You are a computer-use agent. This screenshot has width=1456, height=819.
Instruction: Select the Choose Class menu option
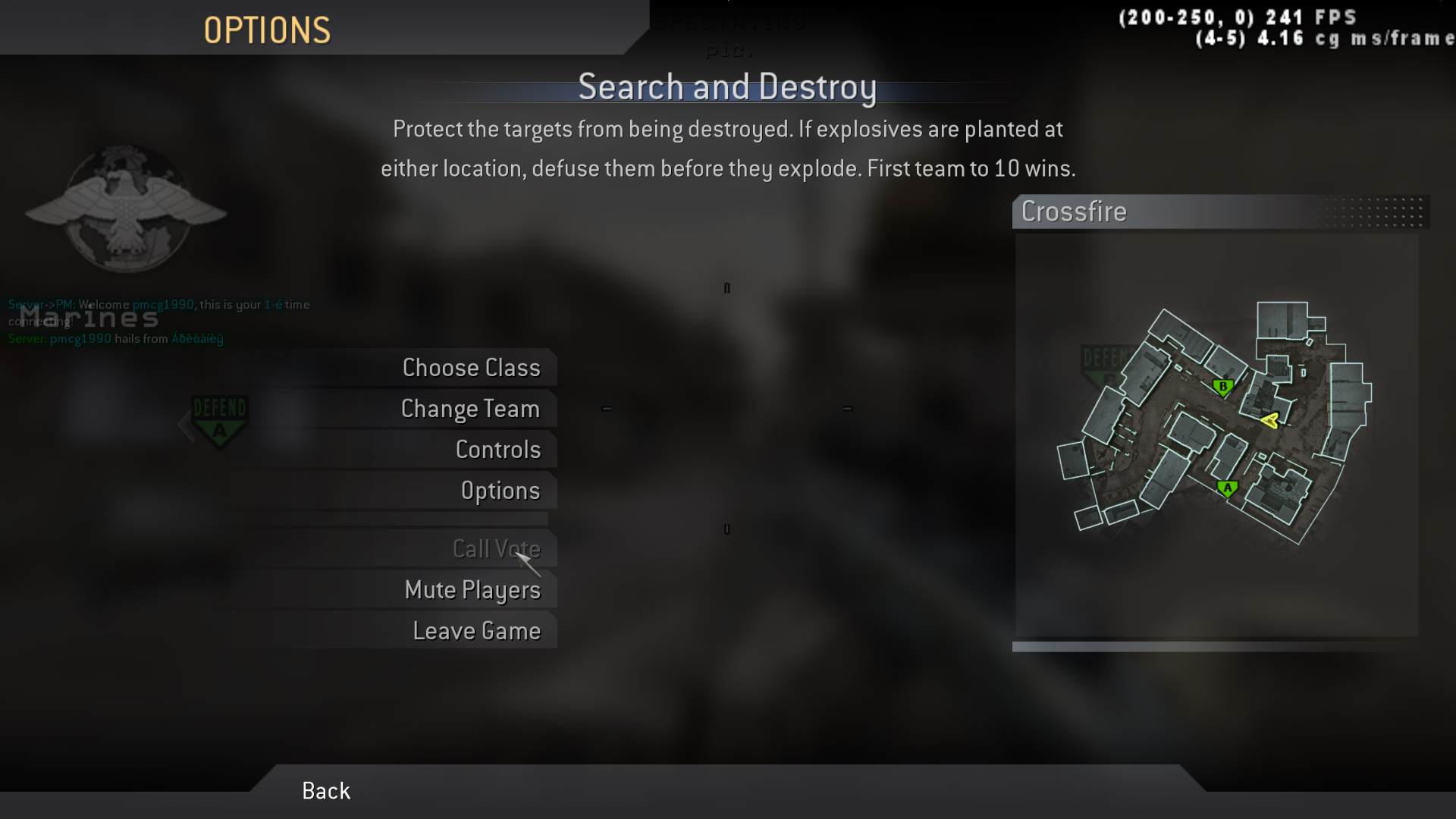(471, 367)
